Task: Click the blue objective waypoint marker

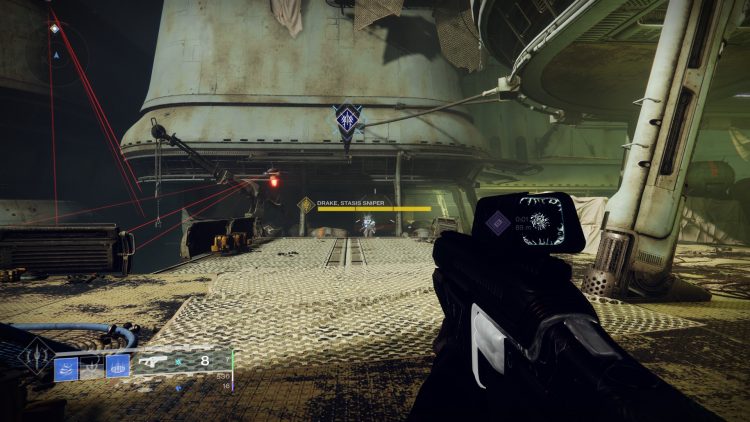Action: click(x=347, y=120)
